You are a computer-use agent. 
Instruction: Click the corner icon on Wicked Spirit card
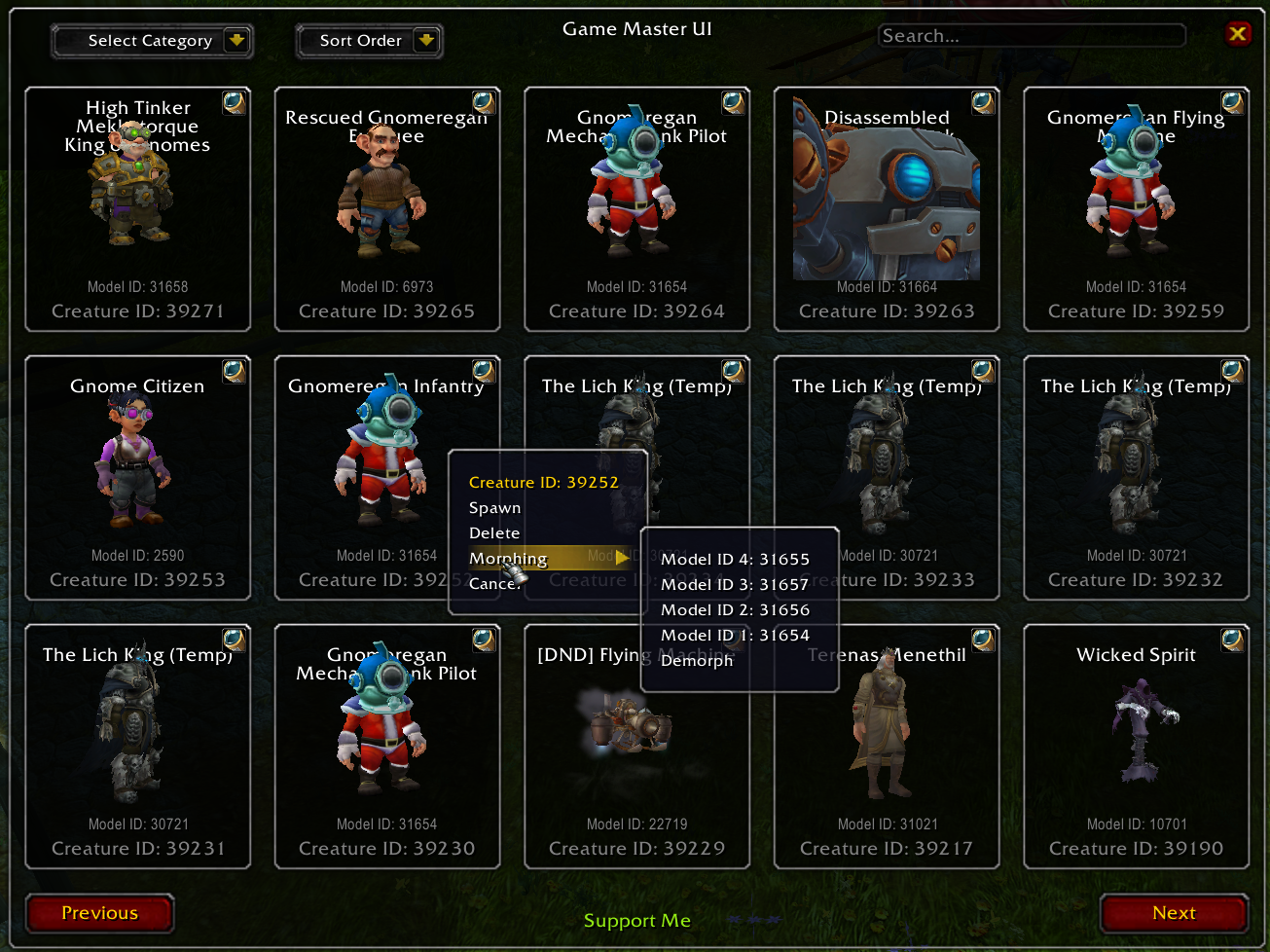point(1232,639)
